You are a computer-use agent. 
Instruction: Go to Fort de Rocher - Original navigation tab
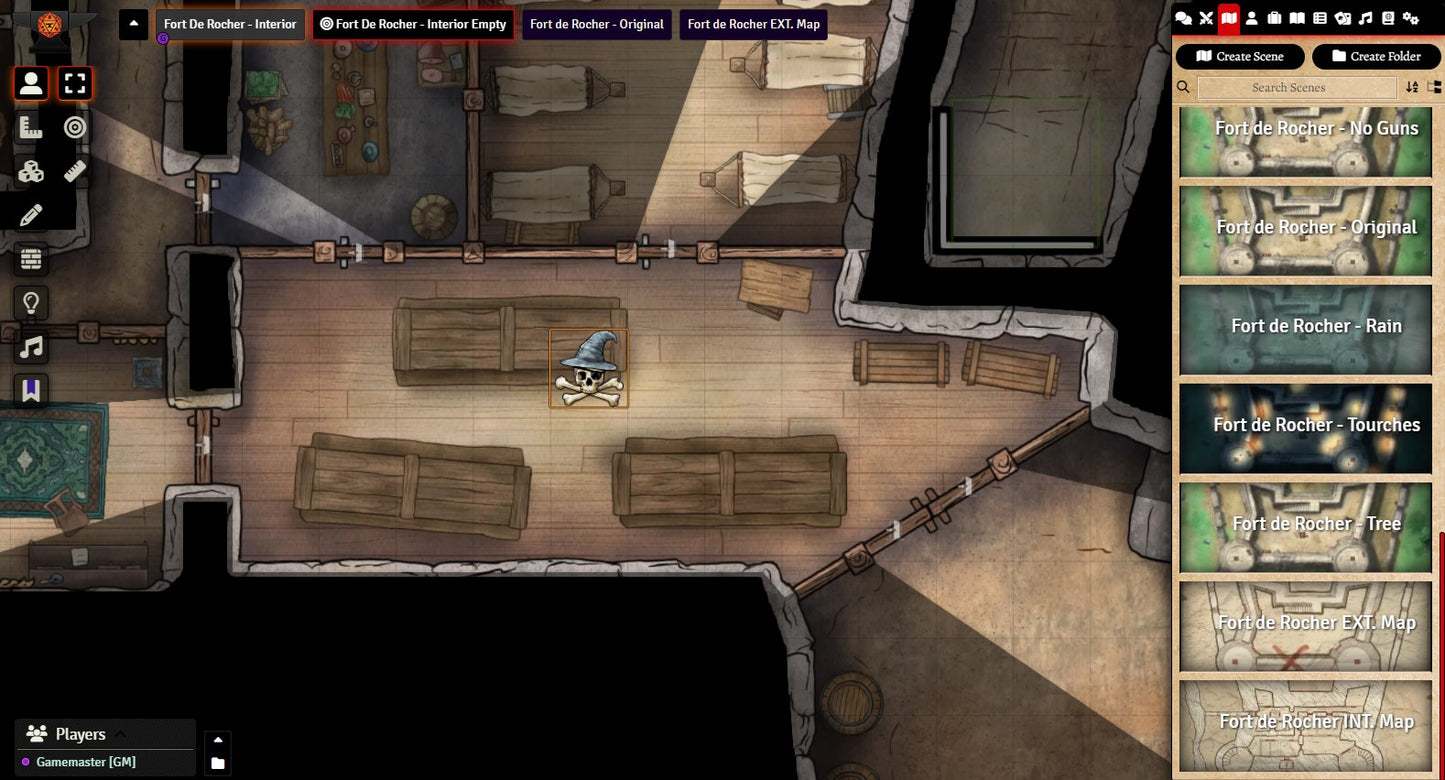tap(596, 24)
